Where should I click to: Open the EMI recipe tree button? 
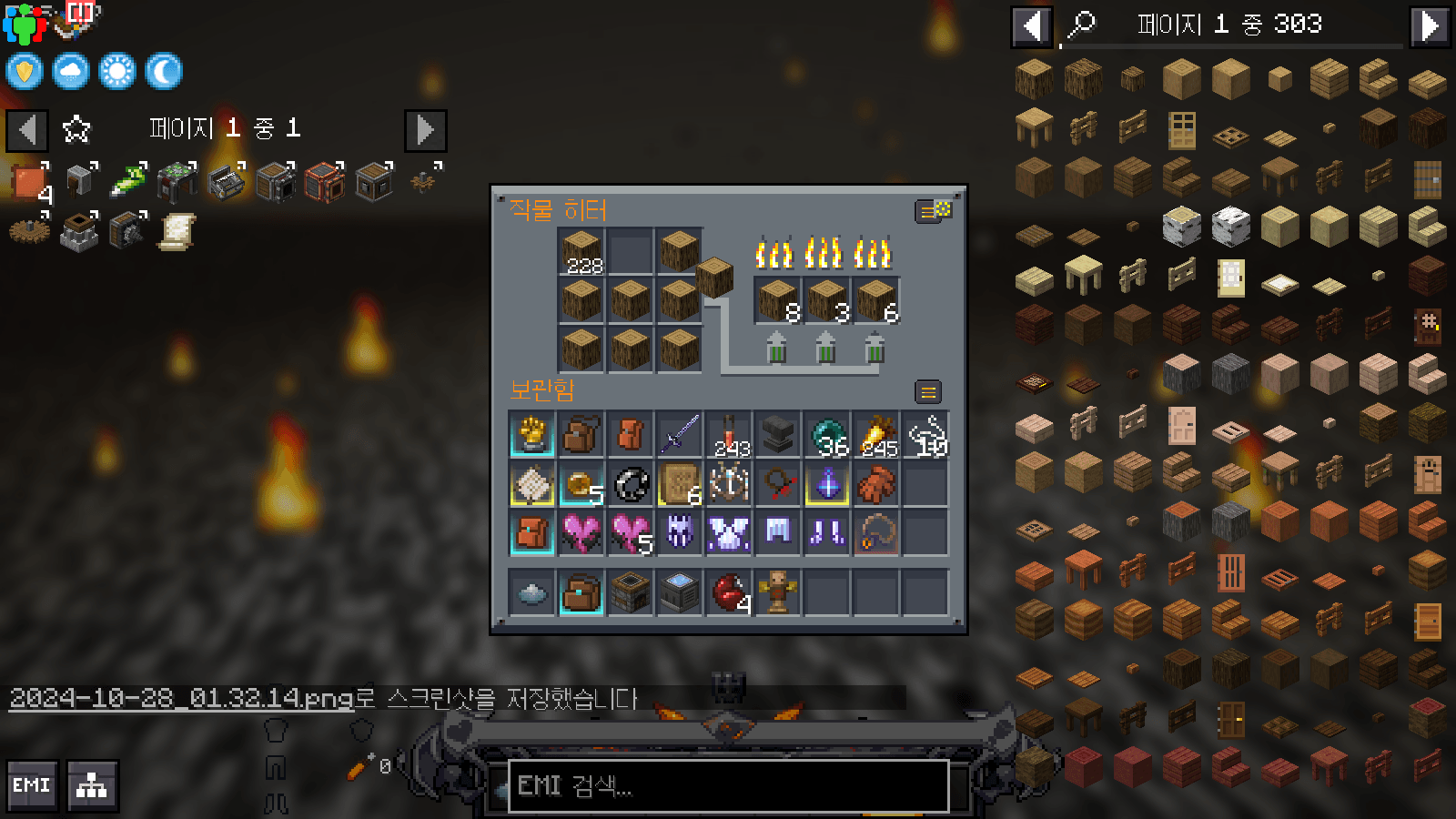(x=92, y=785)
